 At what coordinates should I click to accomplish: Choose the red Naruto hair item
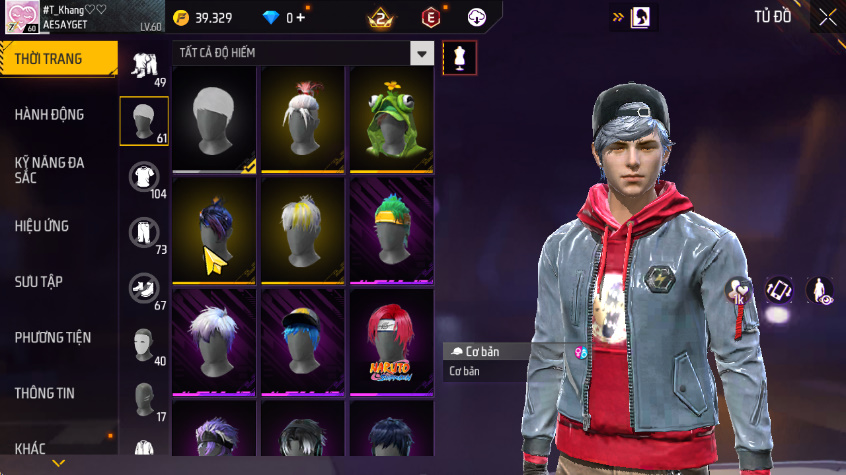point(391,343)
